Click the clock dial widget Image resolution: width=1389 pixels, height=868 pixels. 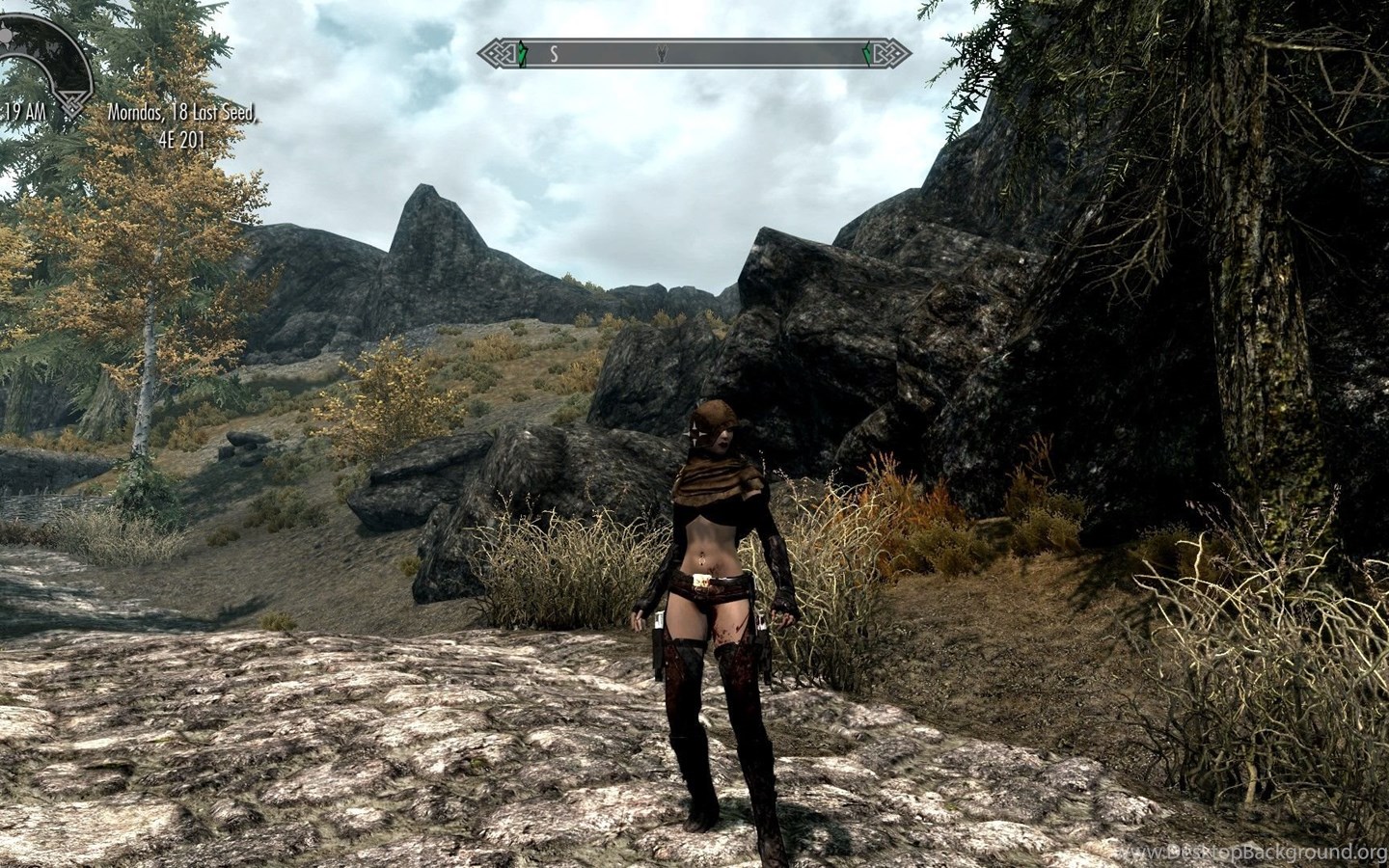pyautogui.click(x=43, y=58)
